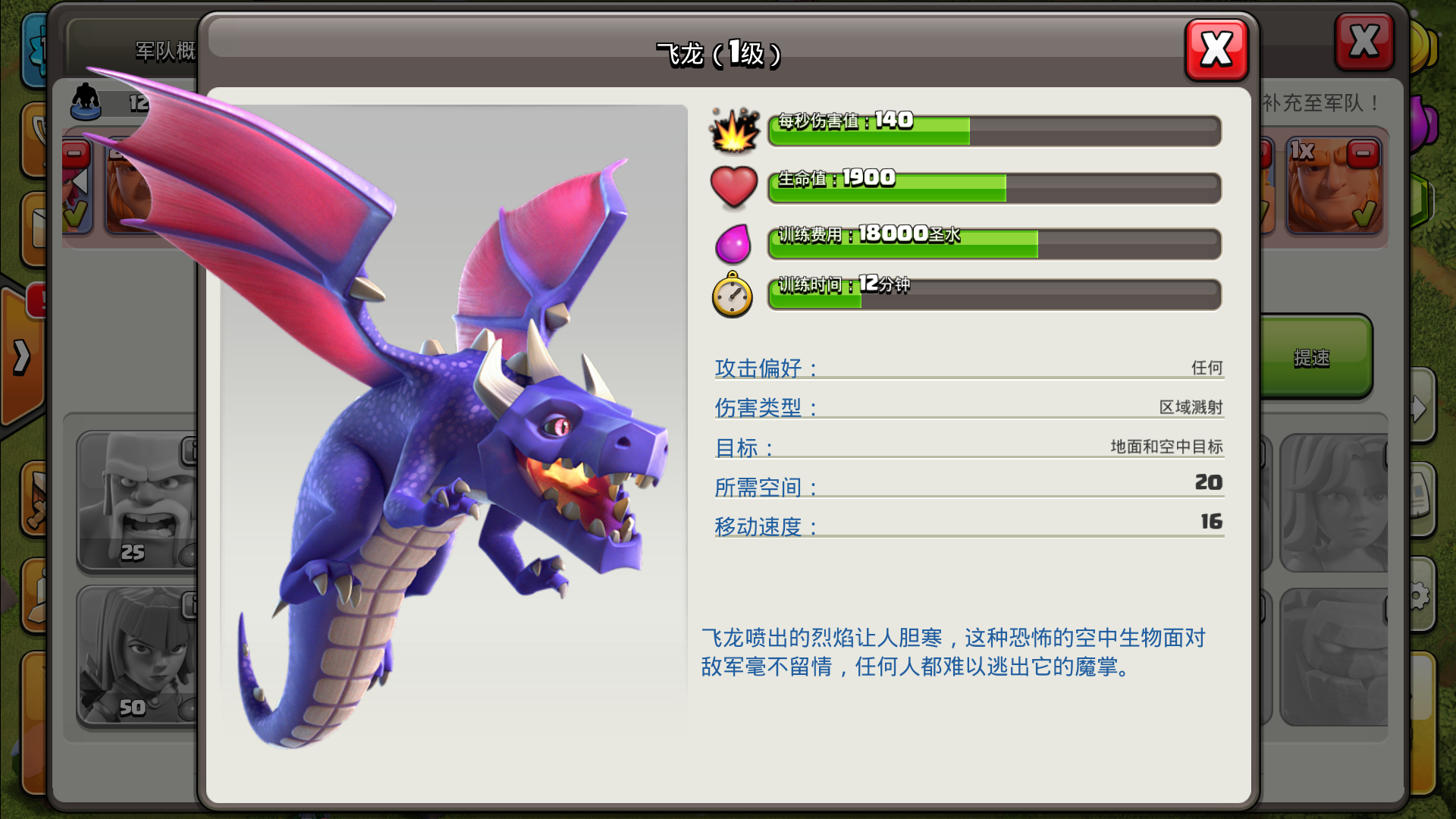Choose the Archer troop card costing 50
Screen dimensions: 1456x819
pyautogui.click(x=136, y=656)
